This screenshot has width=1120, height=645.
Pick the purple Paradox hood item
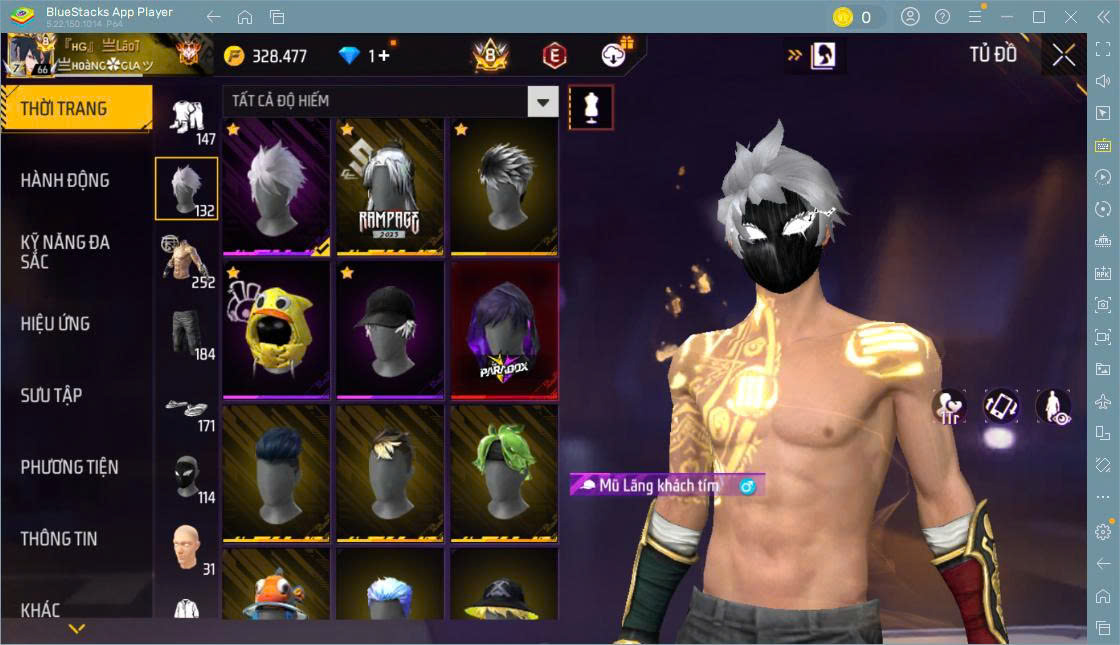[504, 329]
